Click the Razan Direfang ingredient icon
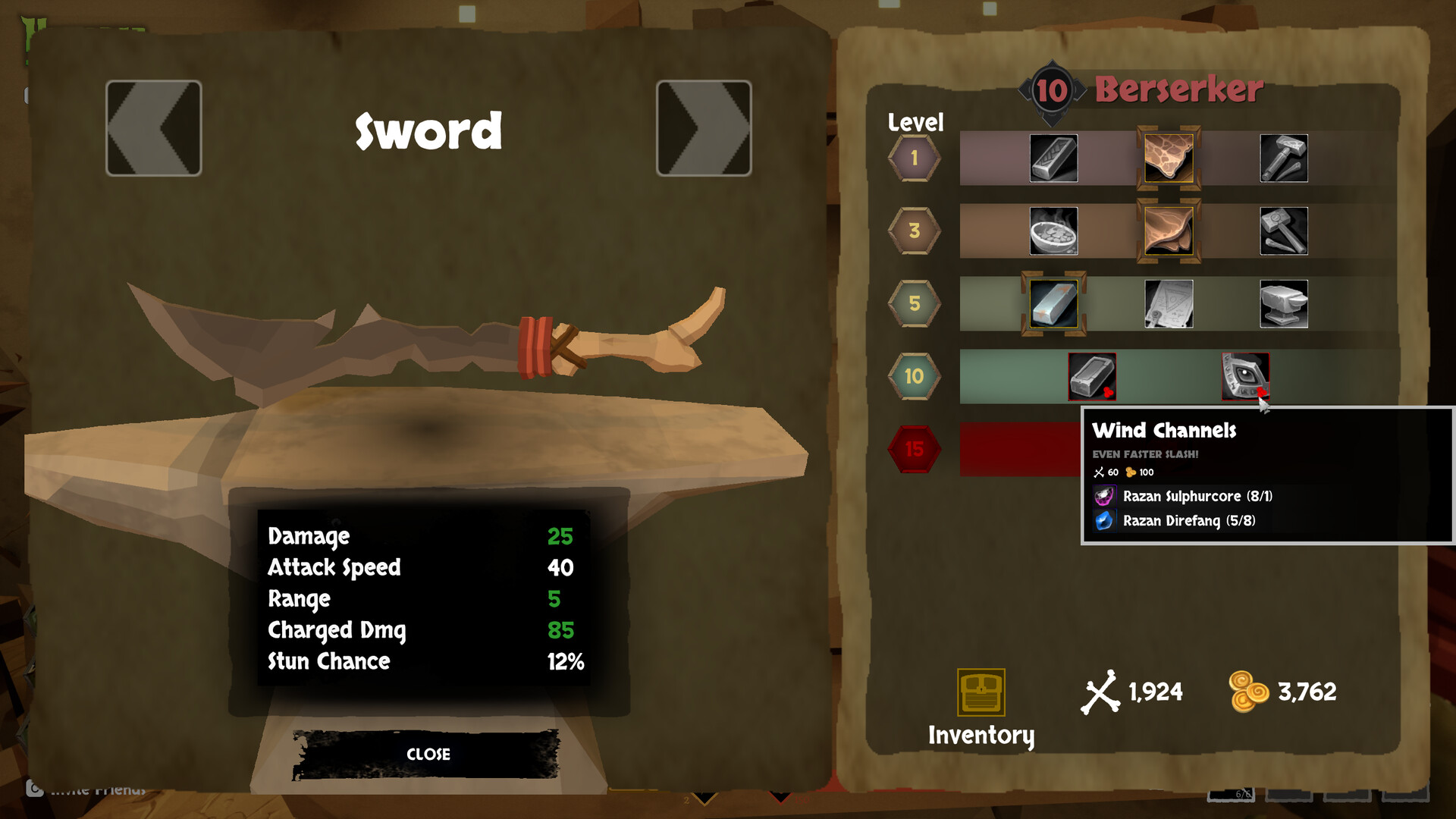 point(1103,521)
